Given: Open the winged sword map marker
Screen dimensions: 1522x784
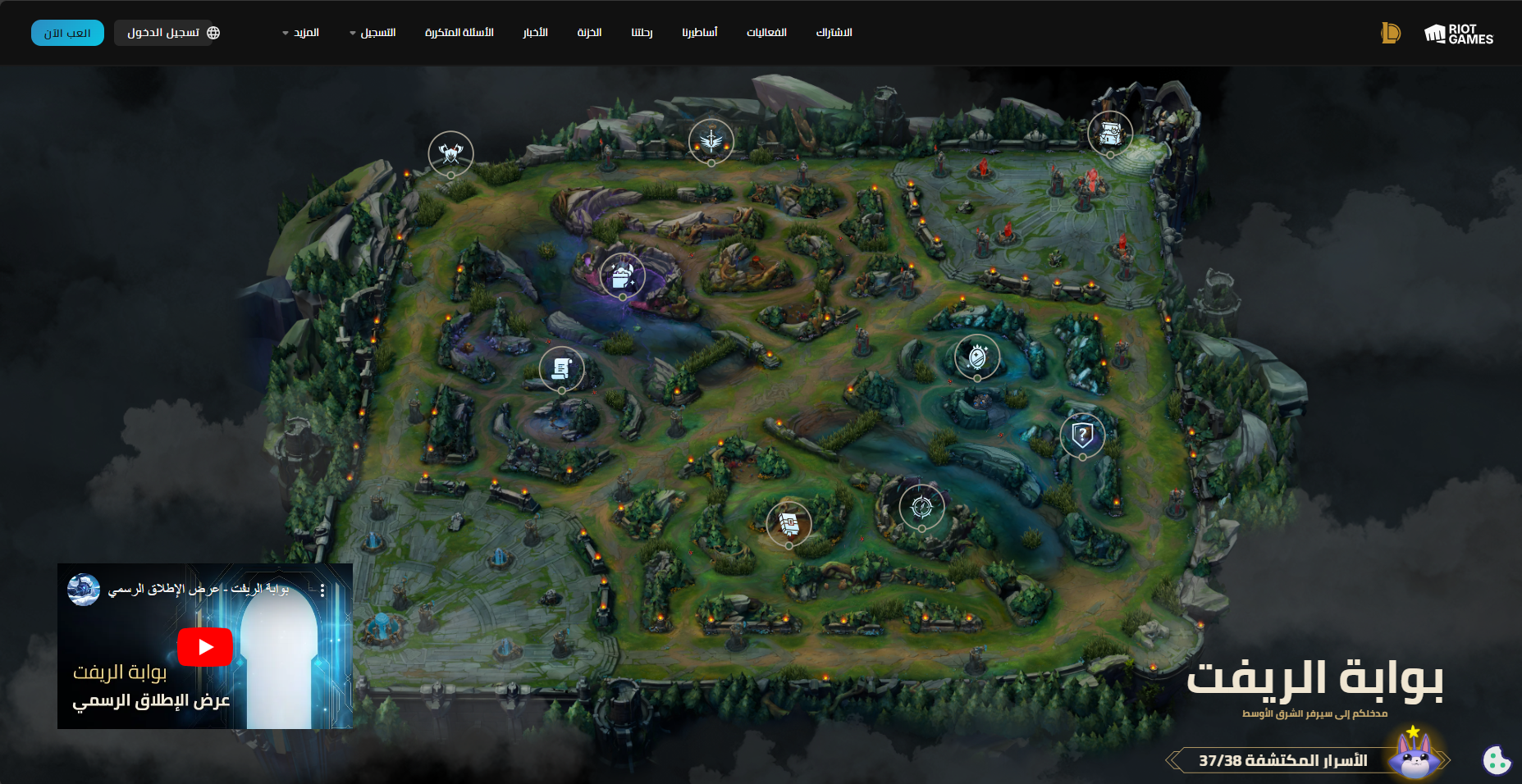Looking at the screenshot, I should (x=711, y=141).
